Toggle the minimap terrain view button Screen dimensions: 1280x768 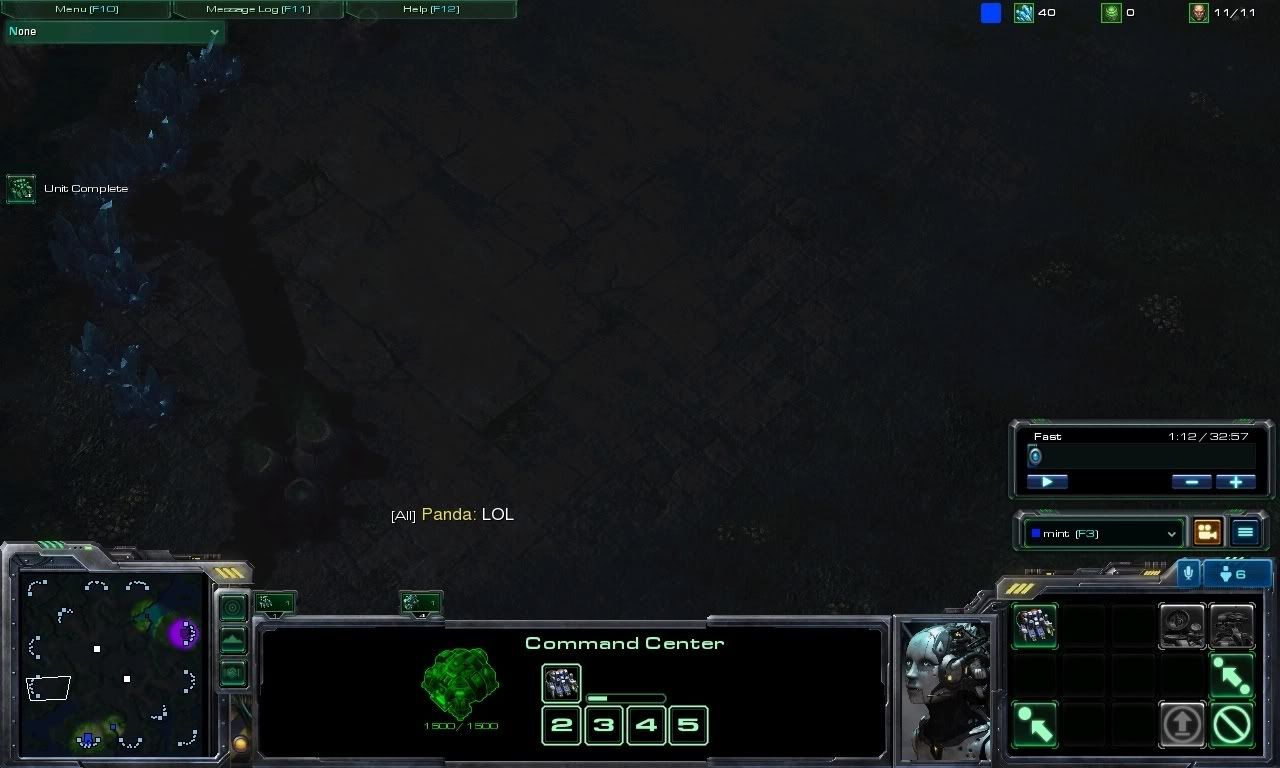[x=233, y=640]
